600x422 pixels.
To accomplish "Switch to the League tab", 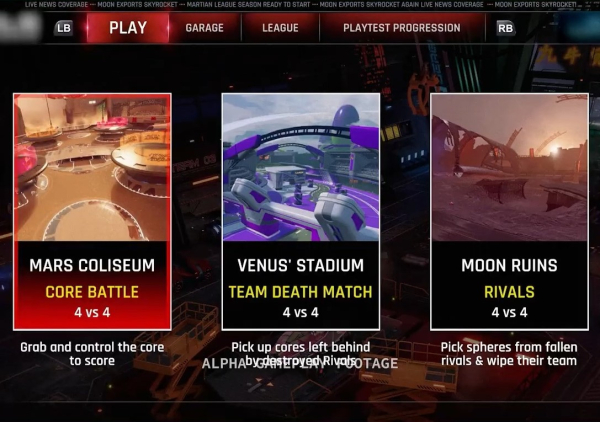I will 280,28.
